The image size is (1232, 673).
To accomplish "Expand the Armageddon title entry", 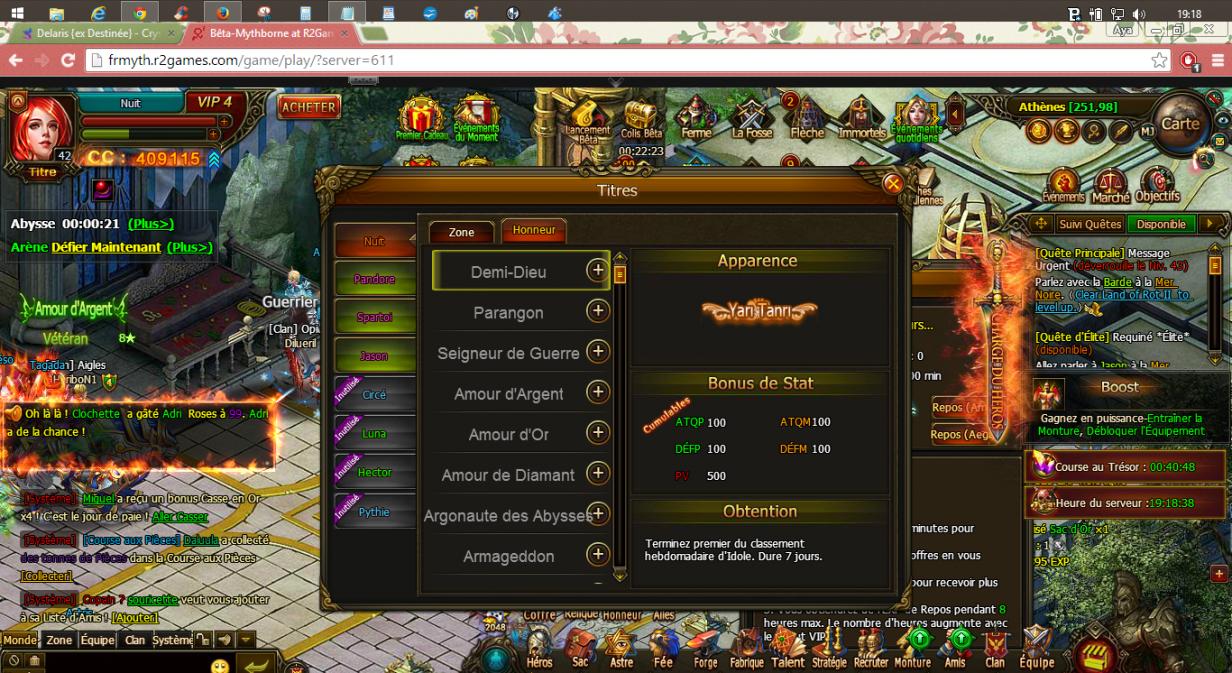I will pyautogui.click(x=597, y=554).
